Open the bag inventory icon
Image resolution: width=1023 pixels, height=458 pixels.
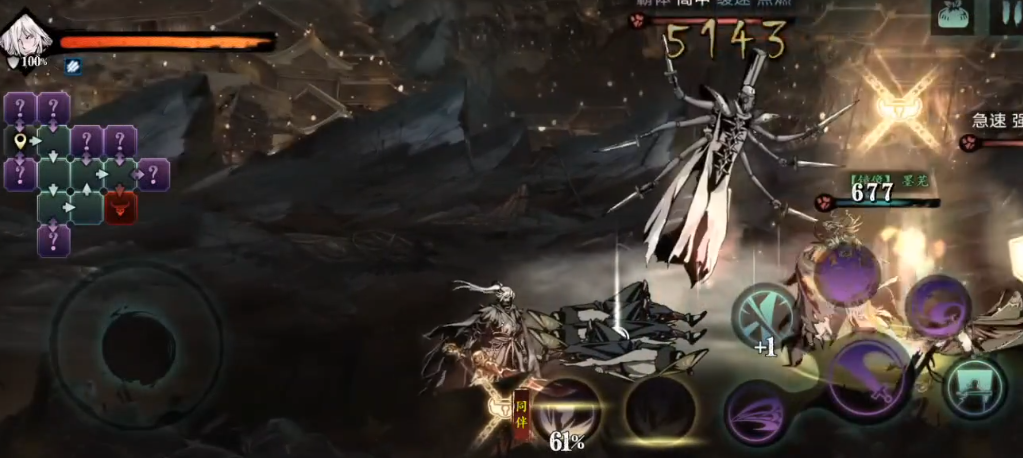(954, 17)
